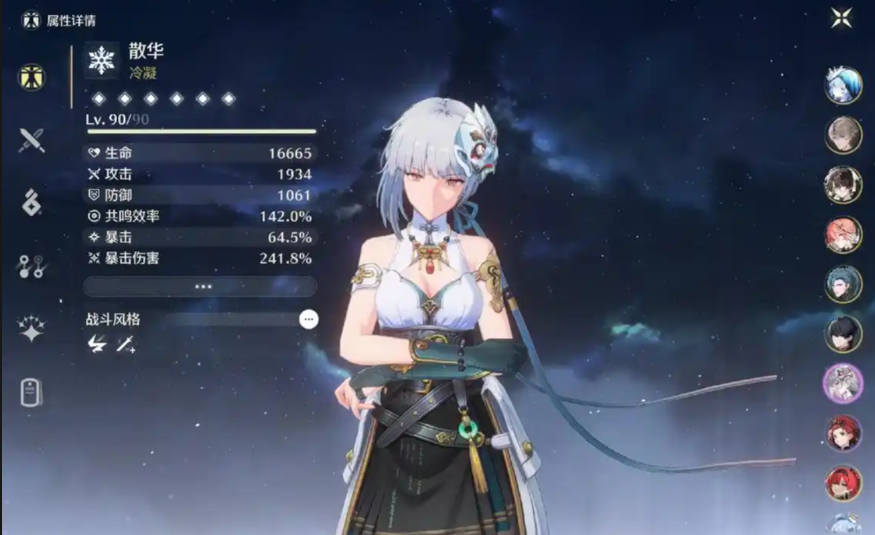875x535 pixels.
Task: Click the lightning bolt combat style icon
Action: pos(97,344)
